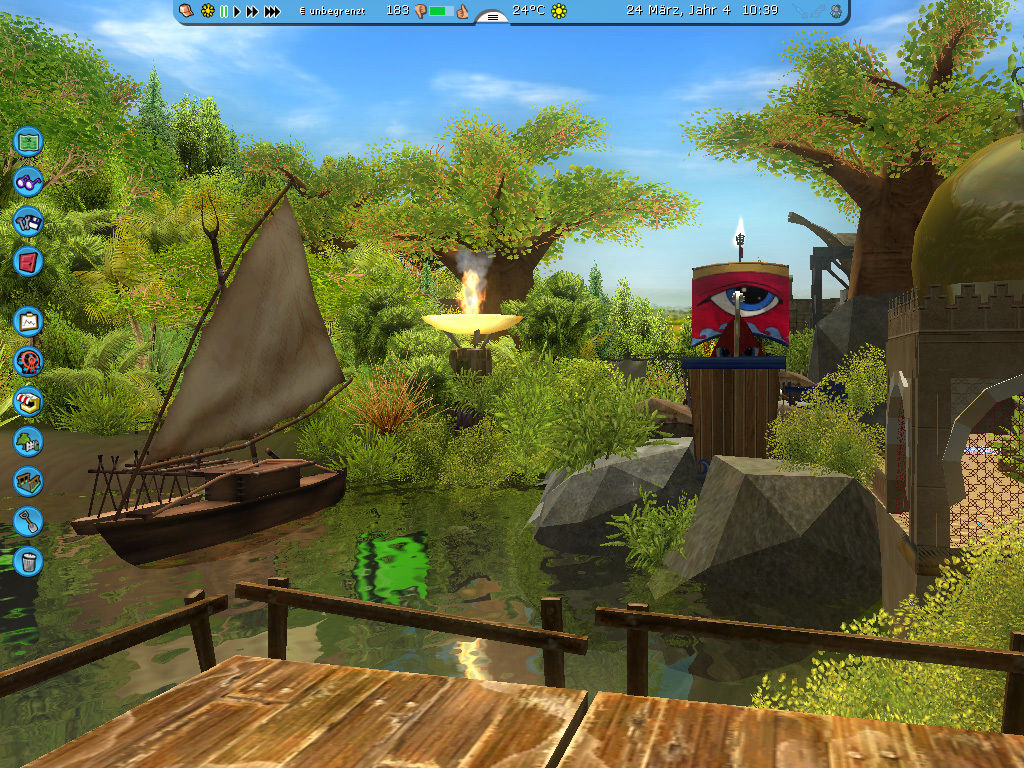This screenshot has height=768, width=1024.
Task: Pause the game with the green bars
Action: (224, 11)
